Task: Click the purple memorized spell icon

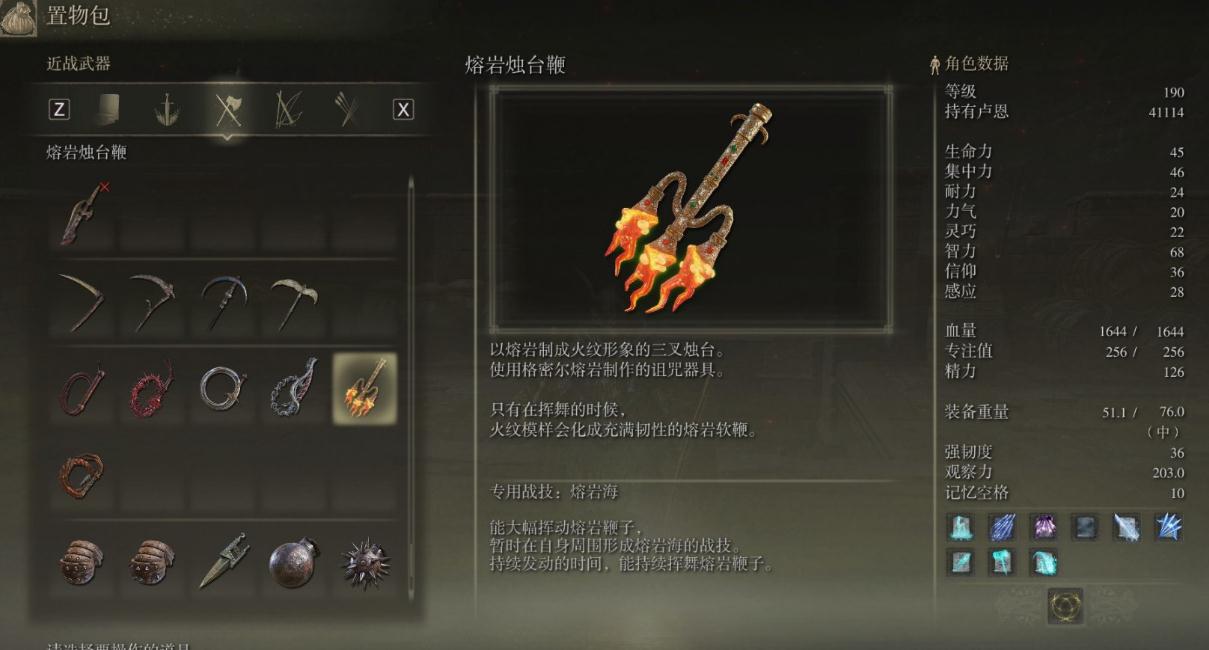Action: pyautogui.click(x=1045, y=527)
